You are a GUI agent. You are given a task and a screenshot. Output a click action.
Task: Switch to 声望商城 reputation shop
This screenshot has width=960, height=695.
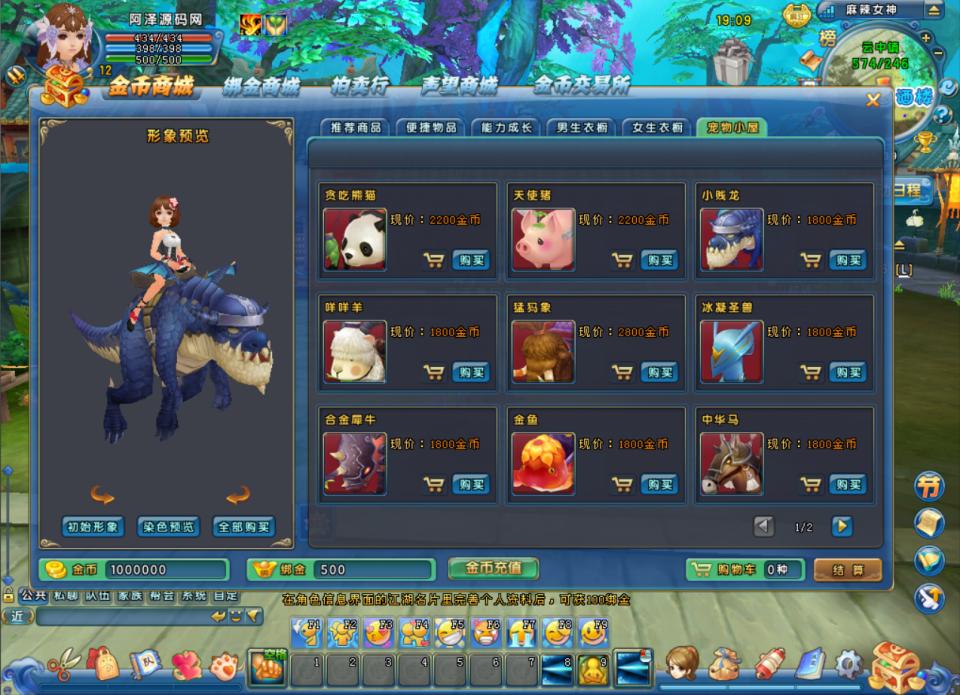(459, 86)
